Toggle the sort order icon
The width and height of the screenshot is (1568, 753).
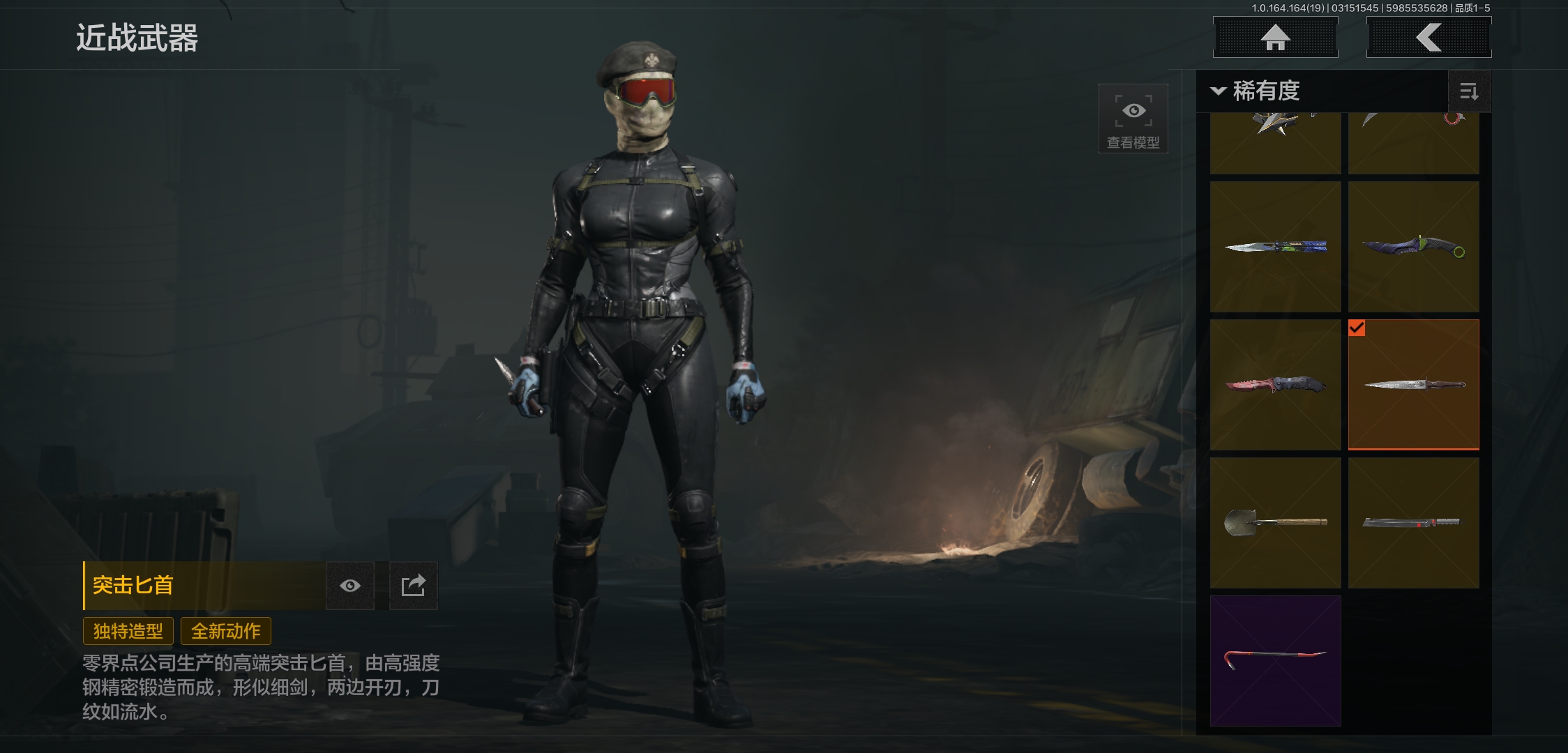(1469, 91)
